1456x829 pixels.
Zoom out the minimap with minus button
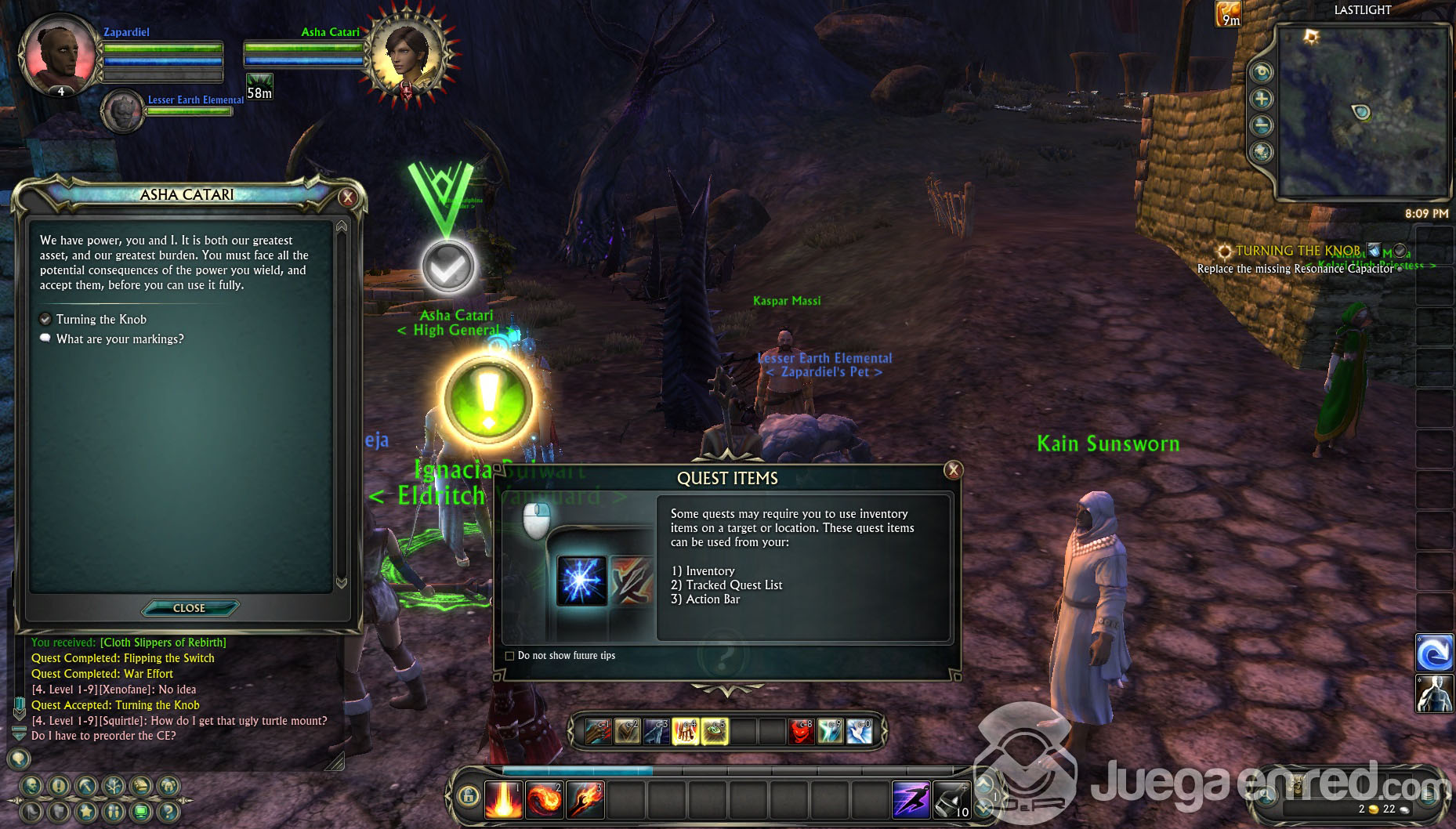coord(1262,125)
